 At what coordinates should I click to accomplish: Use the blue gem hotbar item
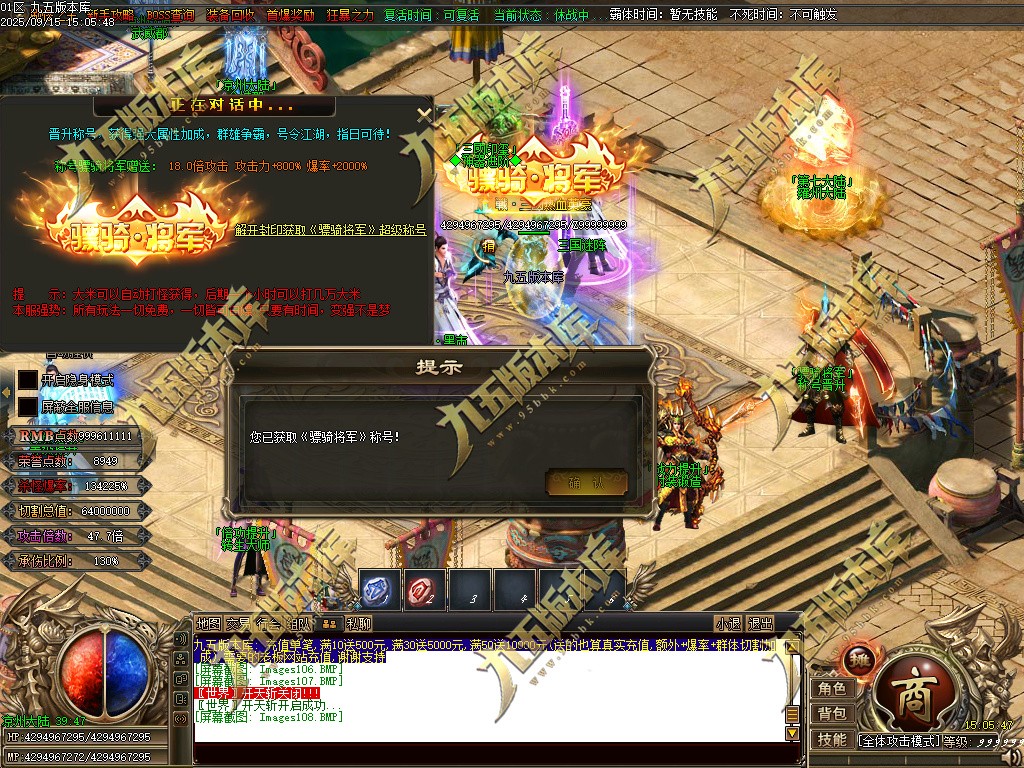click(x=381, y=591)
